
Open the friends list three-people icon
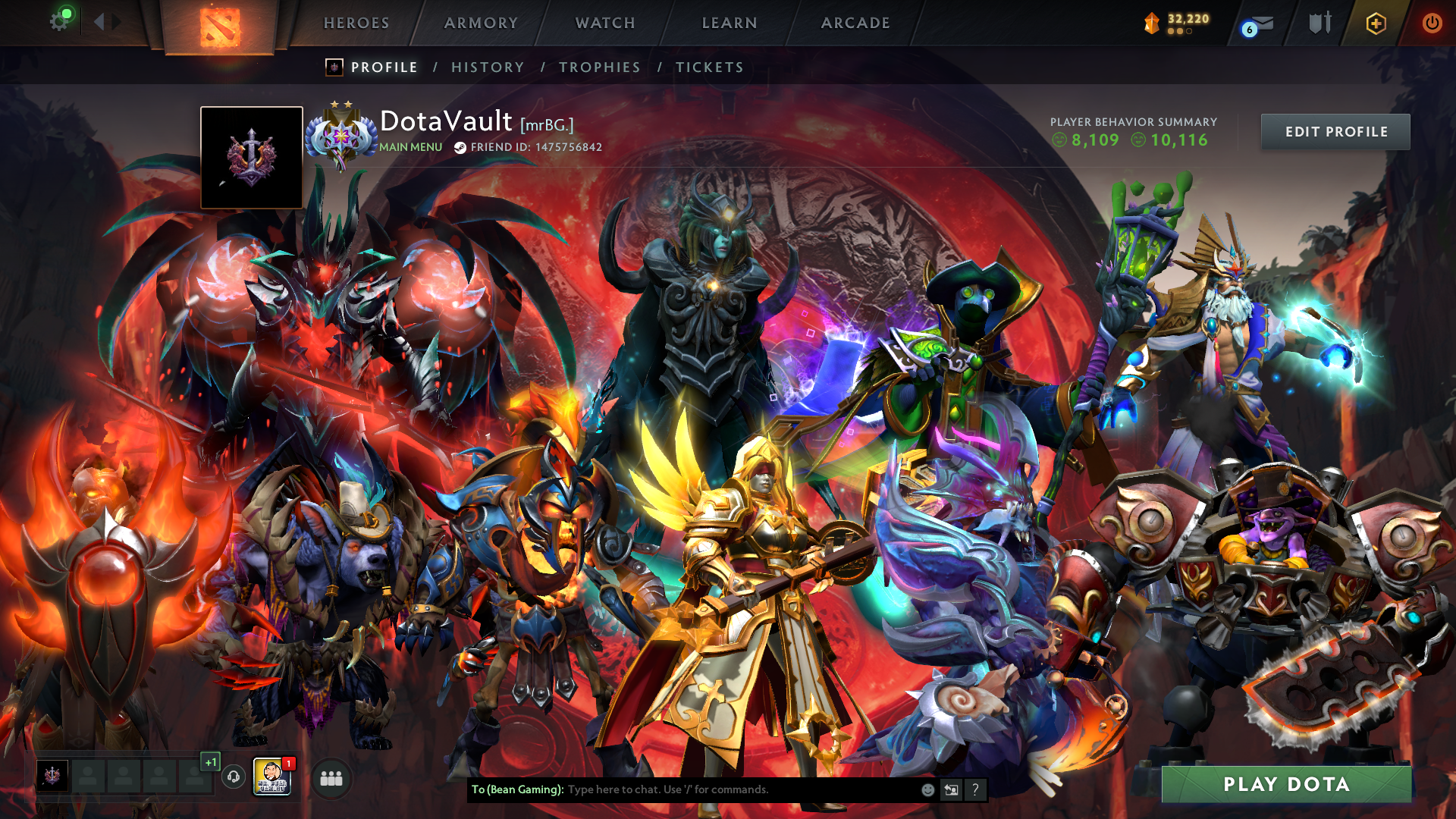tap(331, 778)
